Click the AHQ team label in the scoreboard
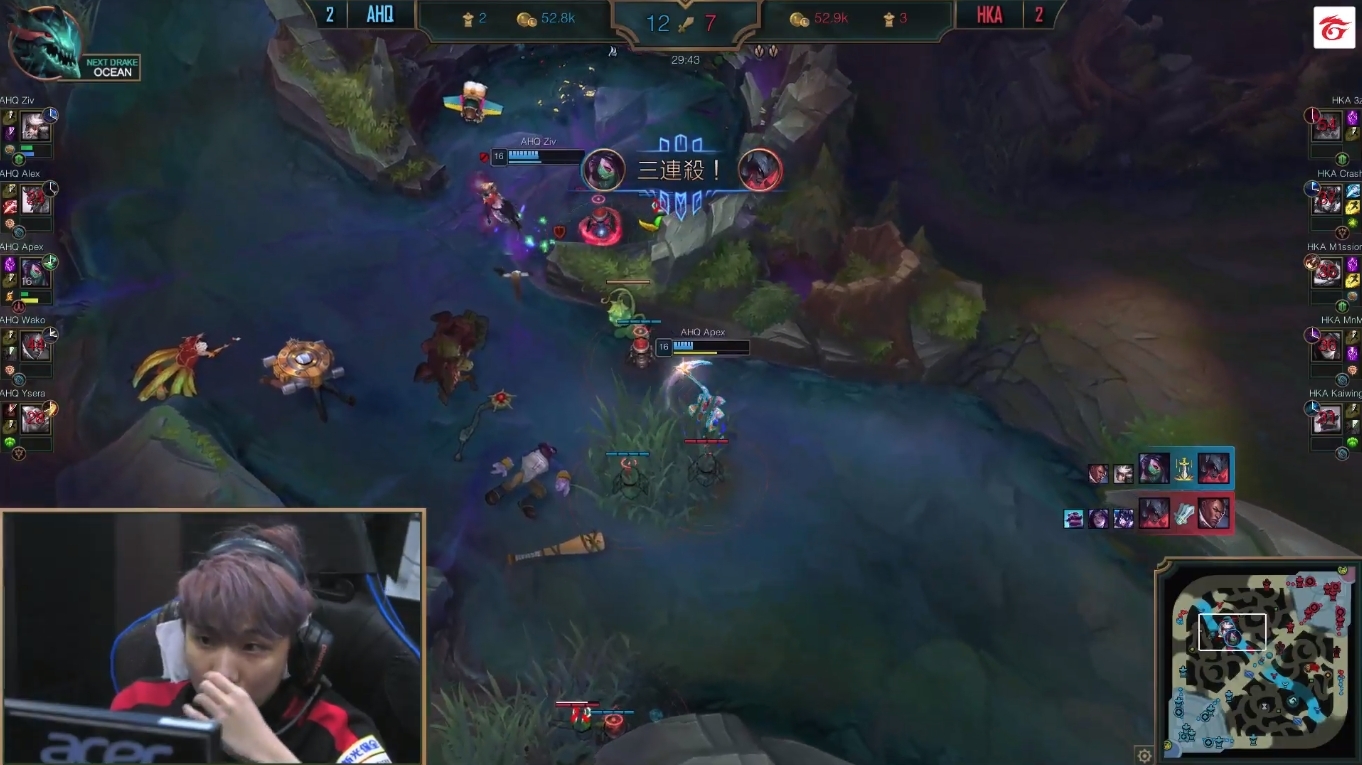 (383, 14)
